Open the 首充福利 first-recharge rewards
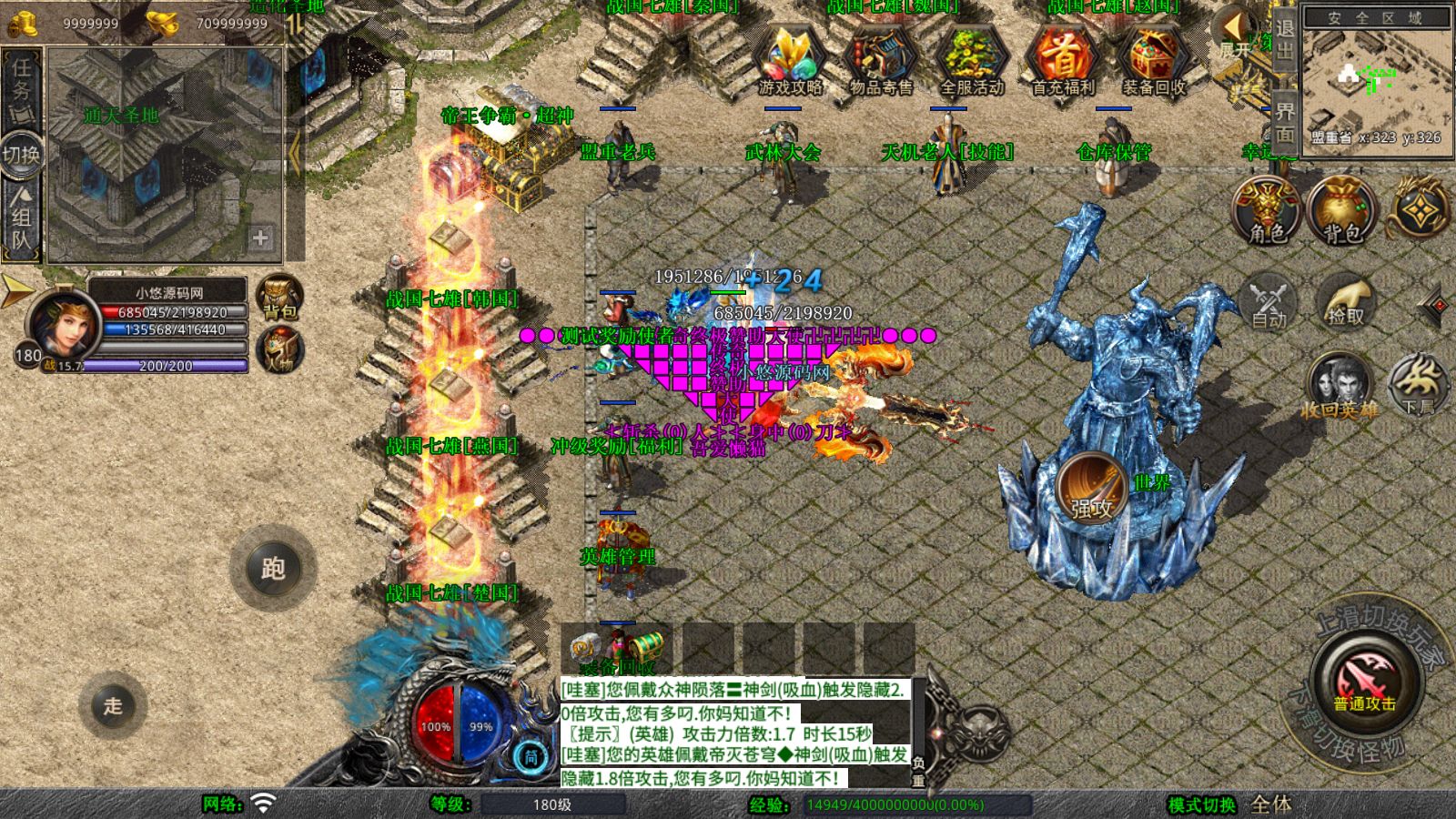The height and width of the screenshot is (819, 1456). (1062, 59)
